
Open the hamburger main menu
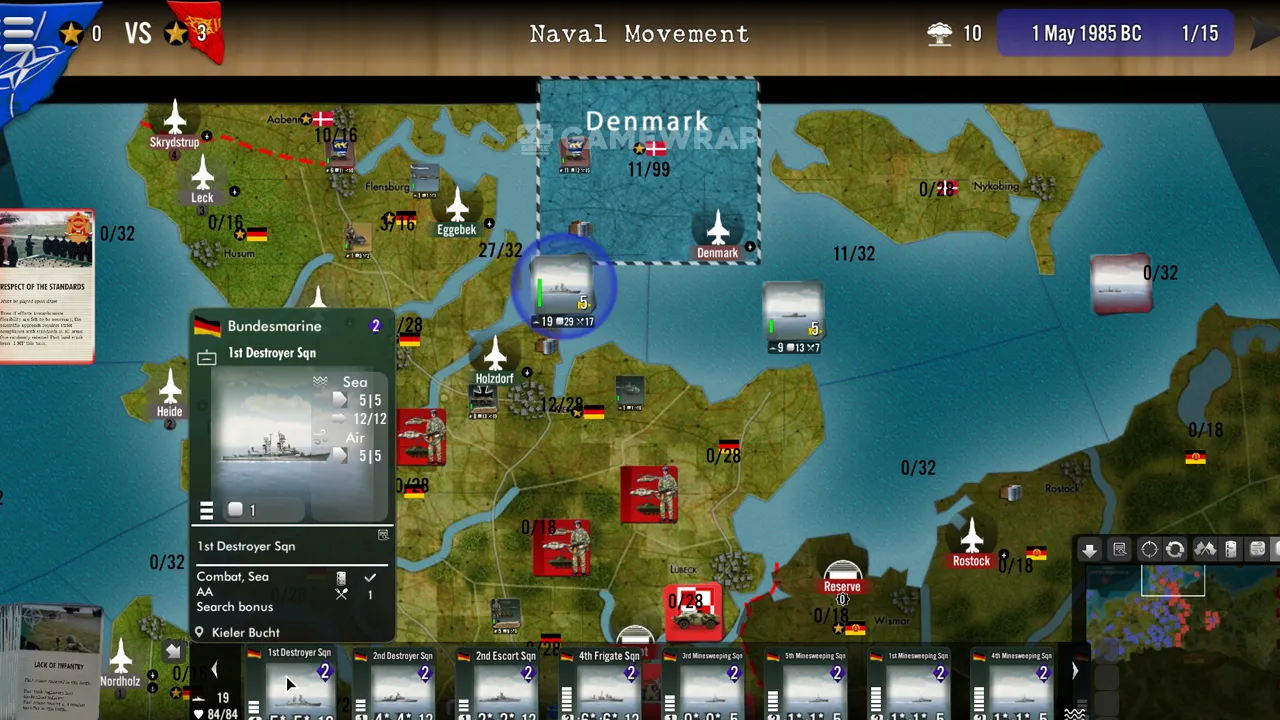pos(18,31)
